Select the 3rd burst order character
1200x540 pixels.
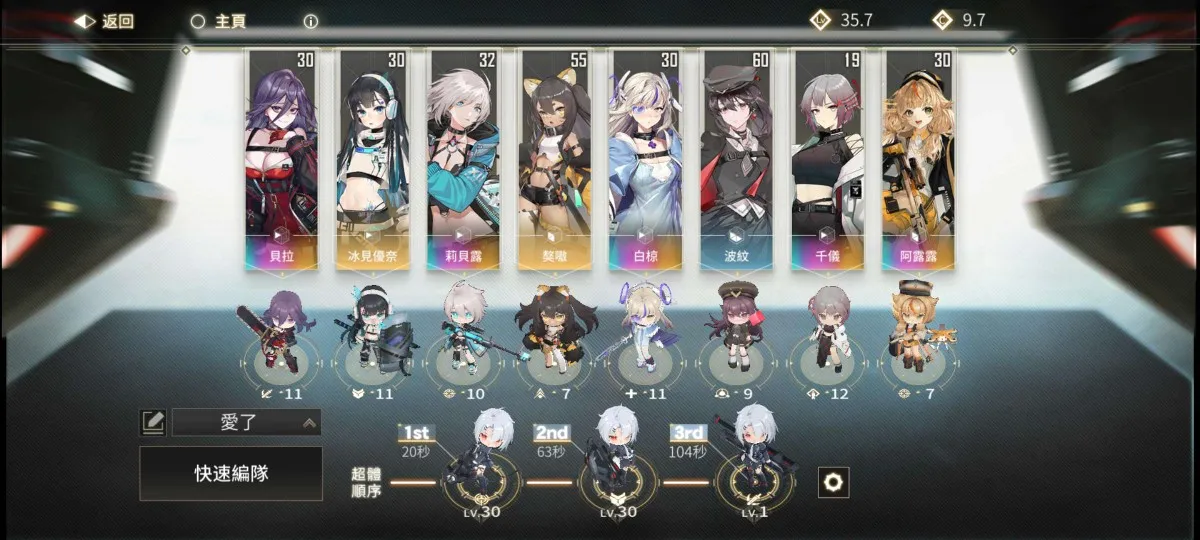pyautogui.click(x=754, y=465)
